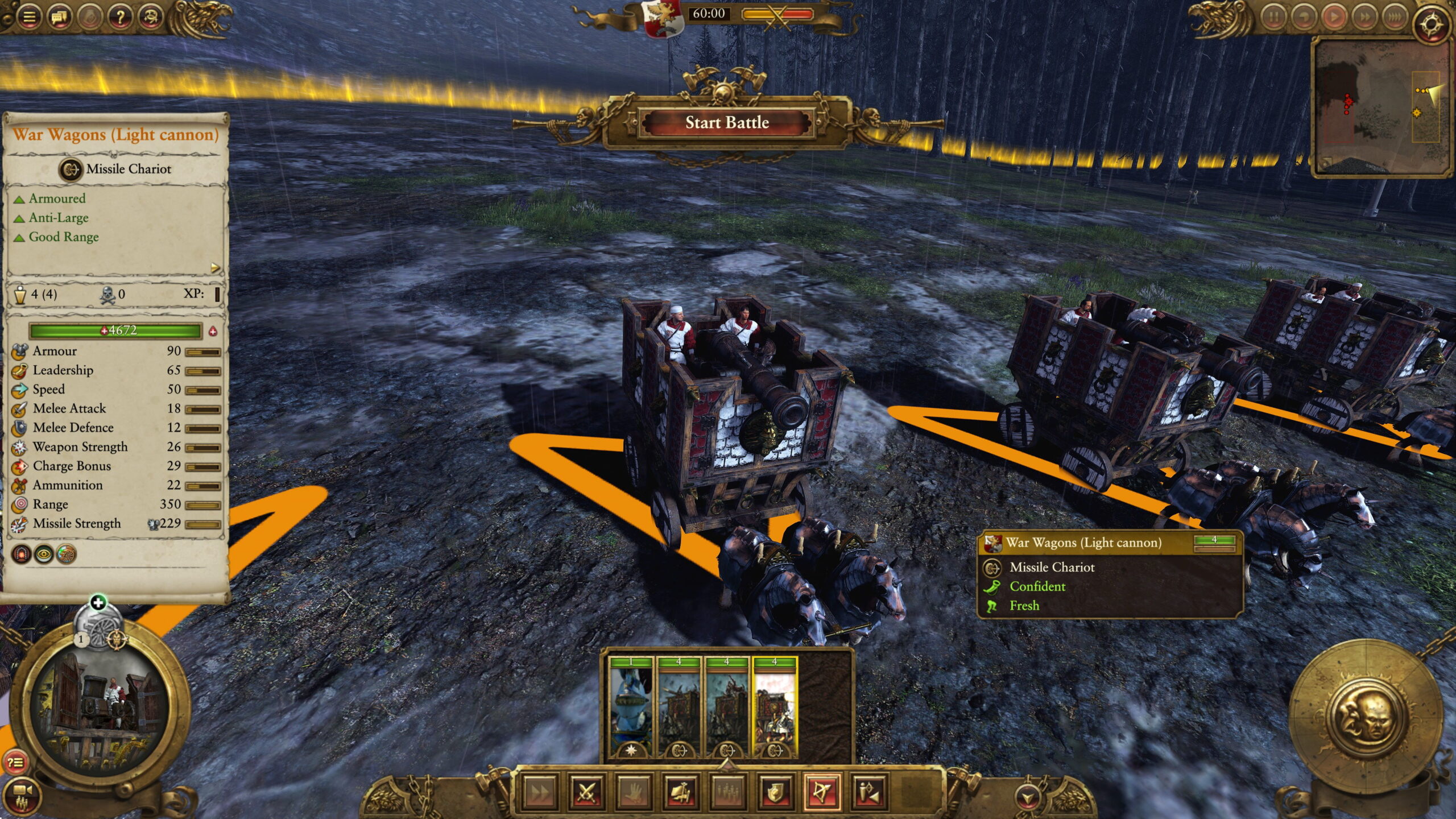Open the chat window icon

point(60,16)
